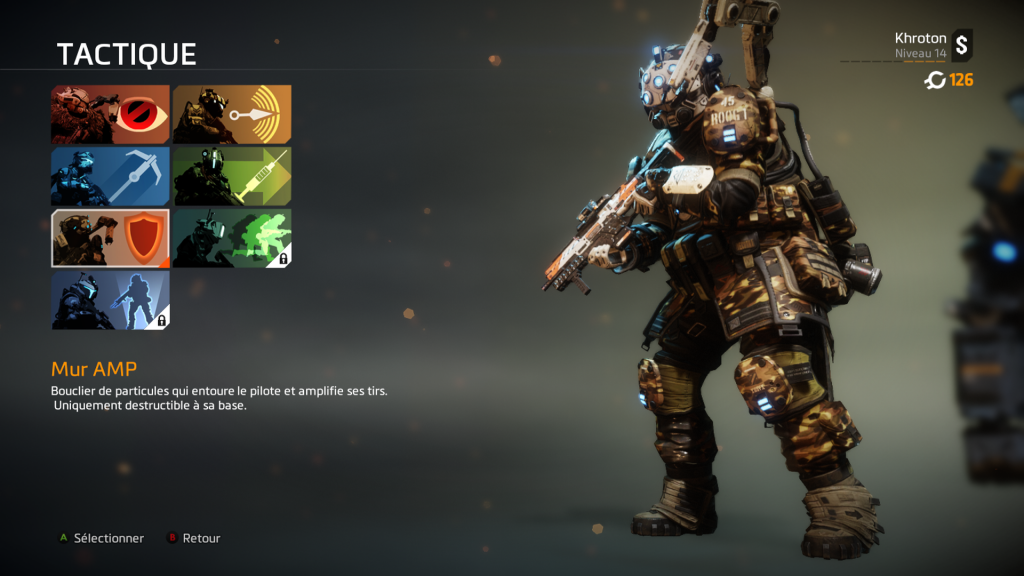Choose the Mur AMP orange shield tile

point(110,238)
